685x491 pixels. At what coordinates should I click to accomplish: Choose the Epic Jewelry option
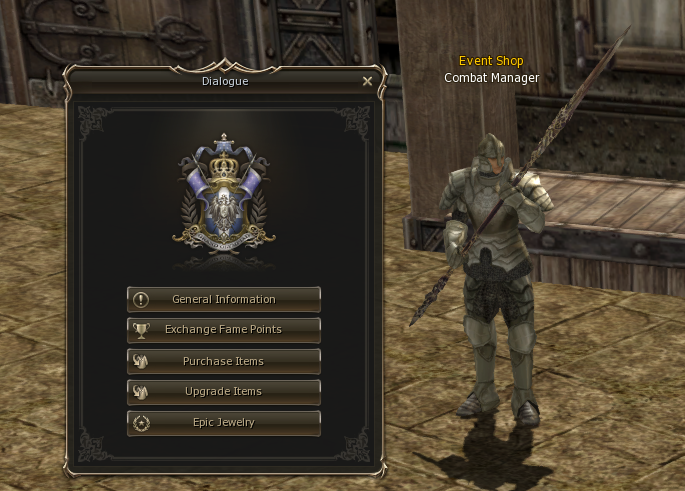coord(224,423)
